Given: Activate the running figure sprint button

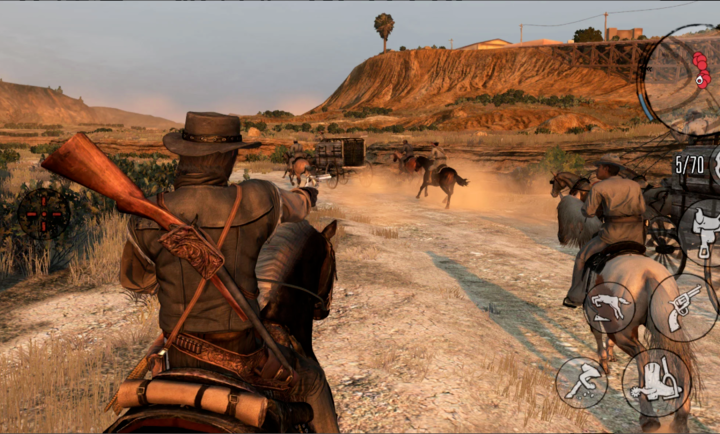Looking at the screenshot, I should tap(581, 383).
